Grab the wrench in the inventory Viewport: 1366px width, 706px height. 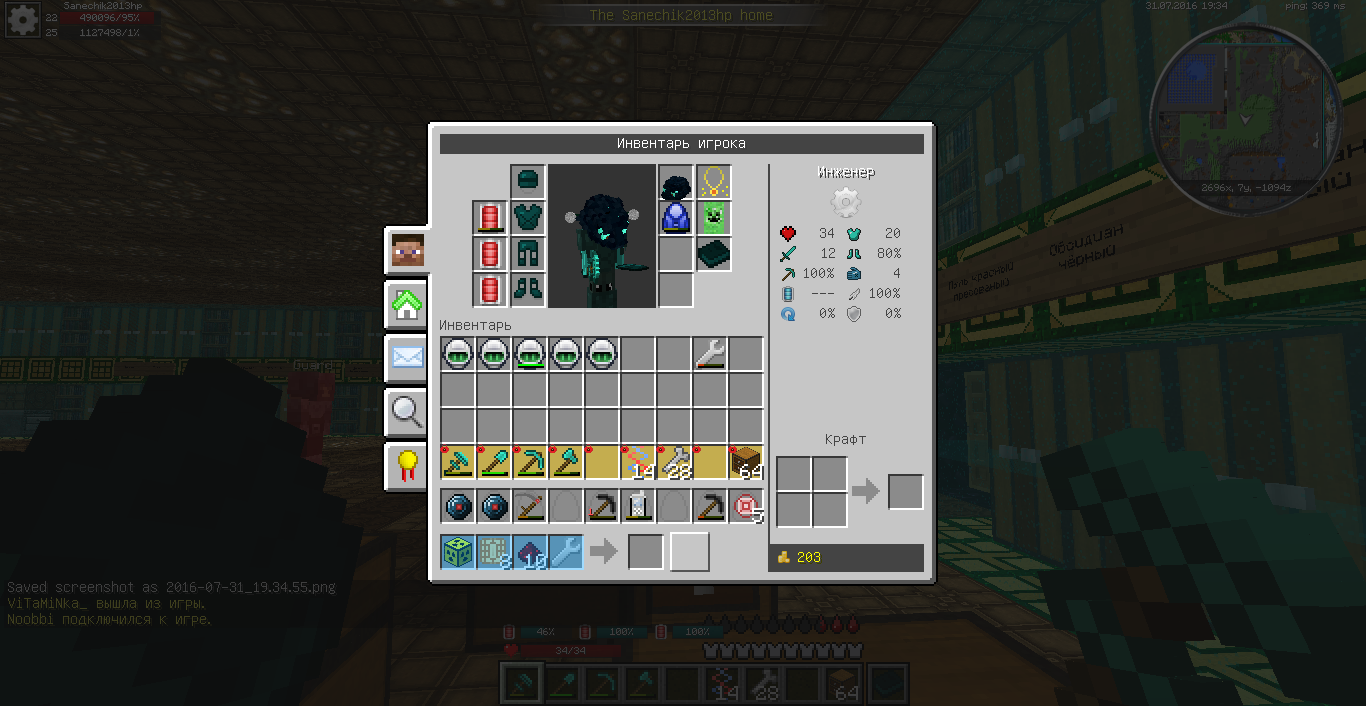[x=709, y=354]
